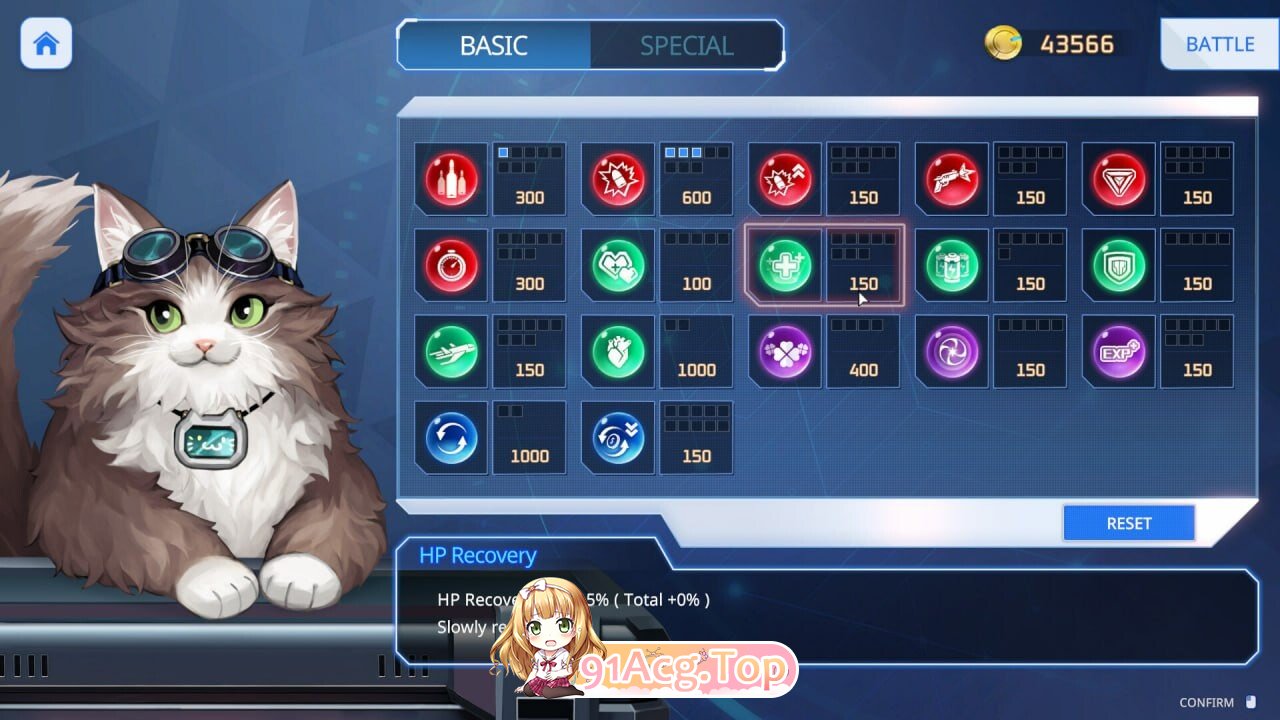This screenshot has width=1280, height=720.
Task: Select the purple clover luck upgrade
Action: [x=785, y=352]
